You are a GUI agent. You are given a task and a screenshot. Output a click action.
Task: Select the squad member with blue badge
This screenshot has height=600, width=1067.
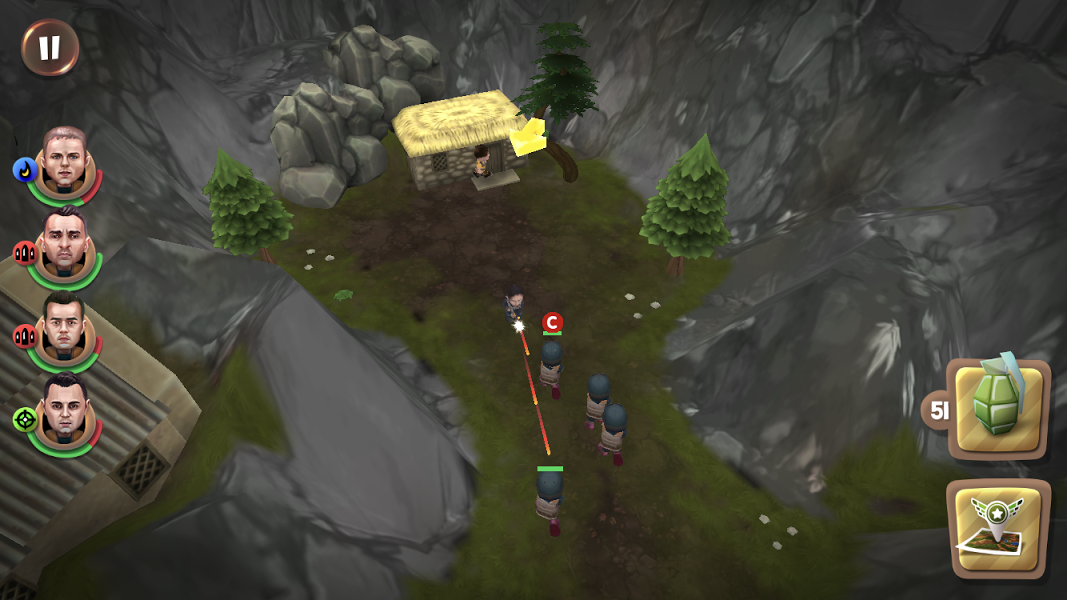tap(65, 163)
